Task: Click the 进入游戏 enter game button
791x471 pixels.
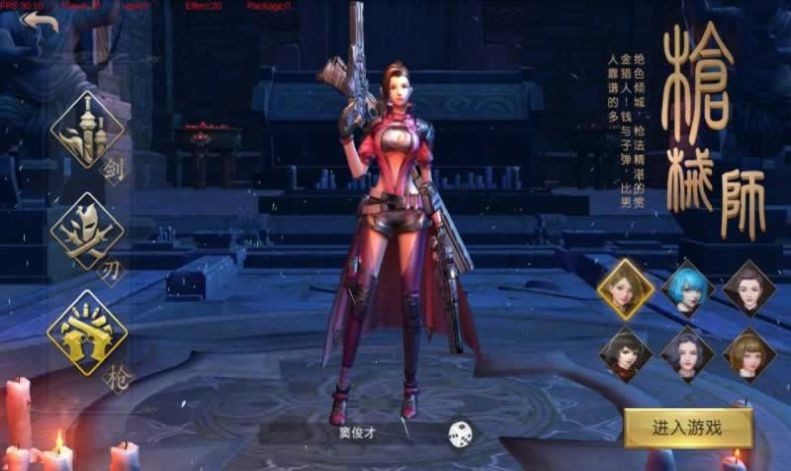Action: click(x=687, y=428)
